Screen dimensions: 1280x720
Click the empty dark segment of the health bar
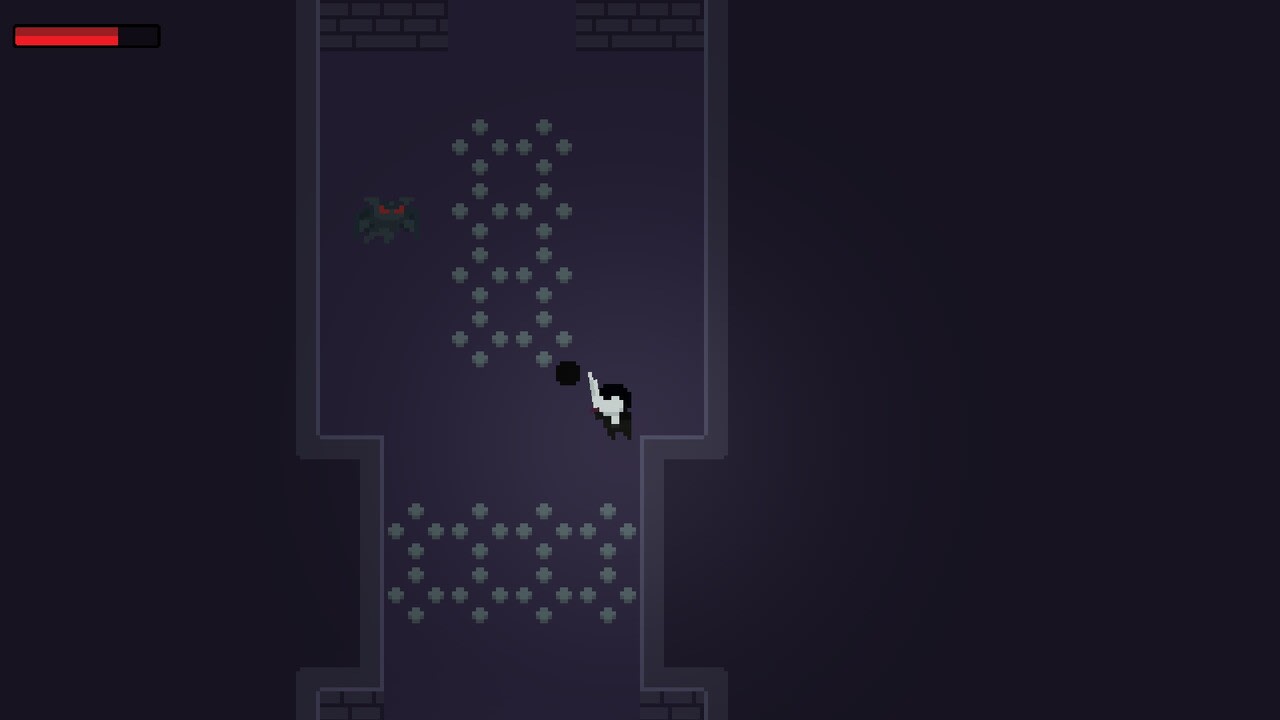[x=138, y=36]
